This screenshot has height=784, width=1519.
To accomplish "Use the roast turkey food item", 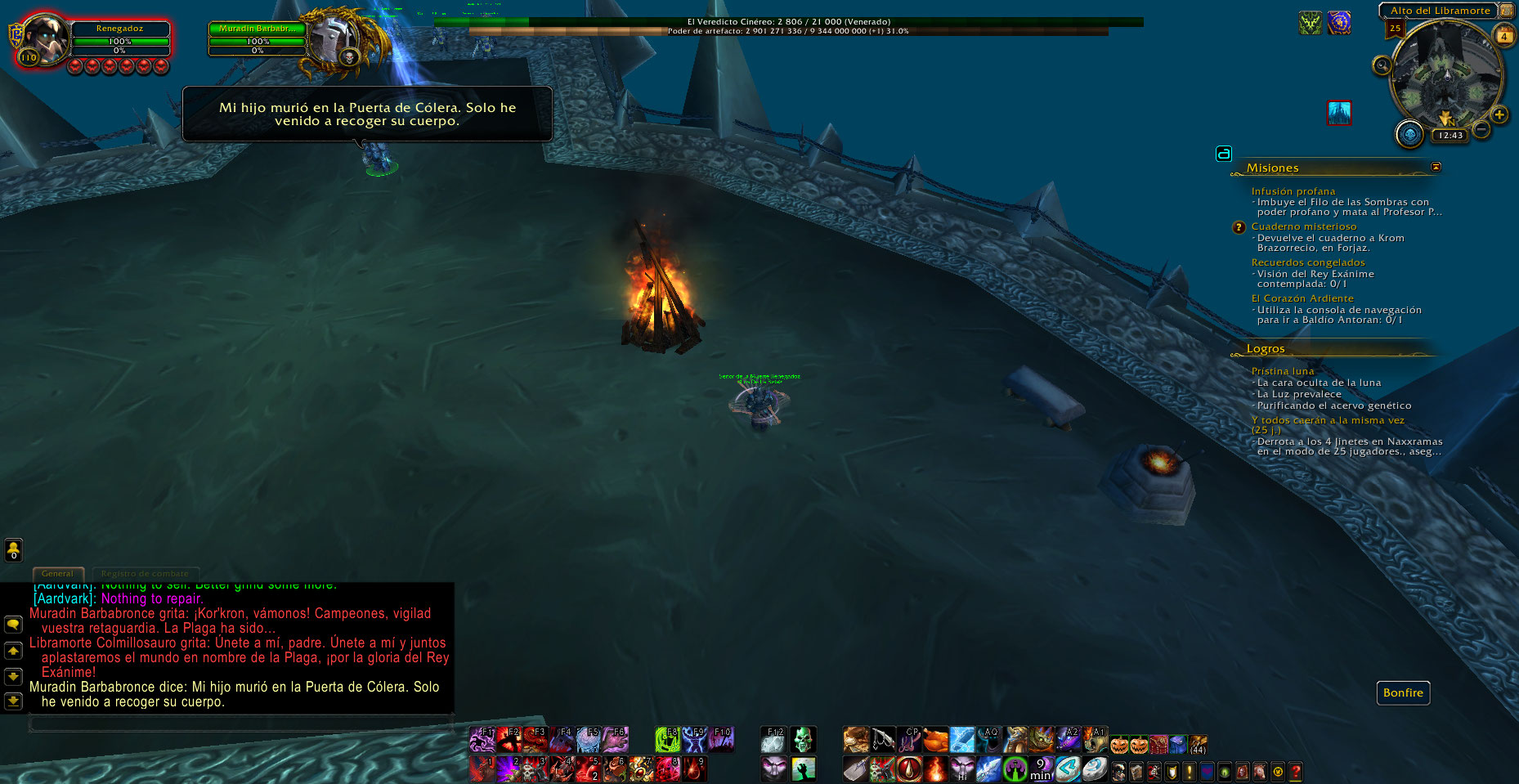I will tap(935, 741).
